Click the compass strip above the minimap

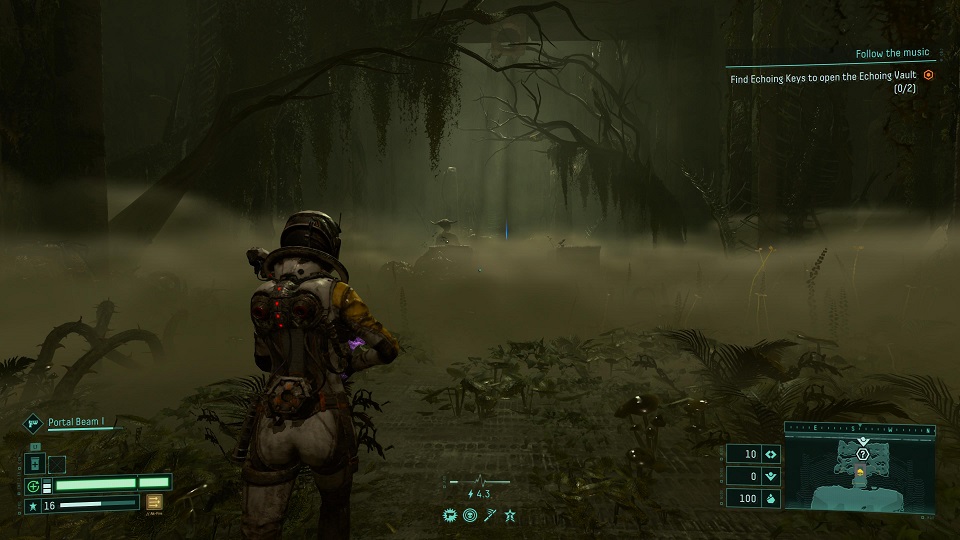tap(860, 427)
